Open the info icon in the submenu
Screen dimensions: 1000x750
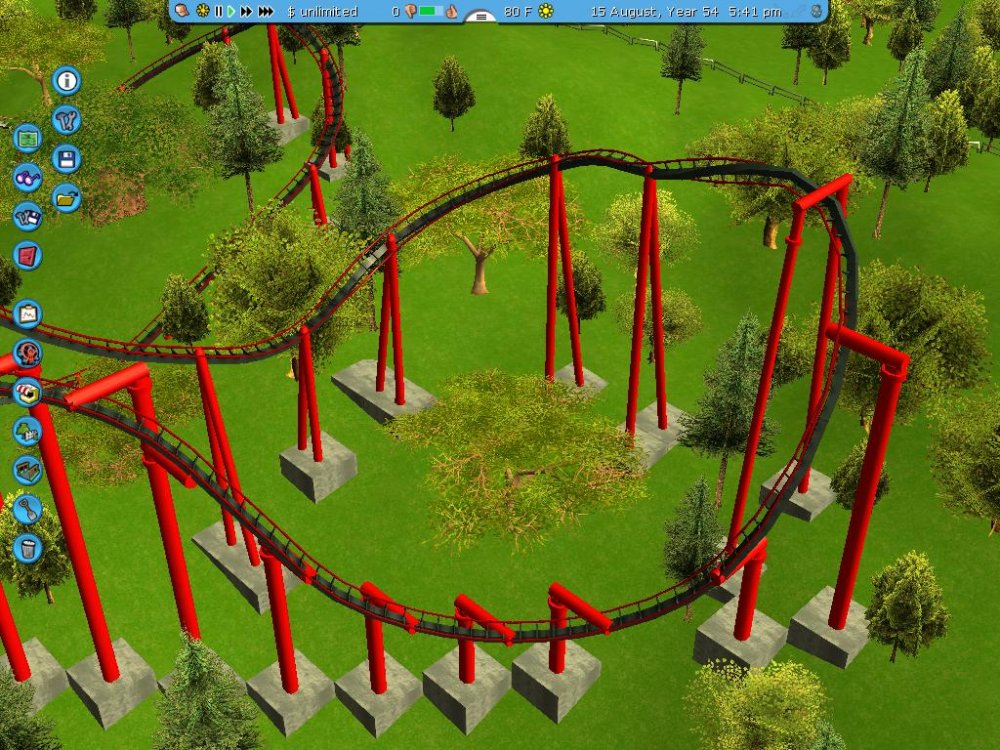[x=67, y=80]
